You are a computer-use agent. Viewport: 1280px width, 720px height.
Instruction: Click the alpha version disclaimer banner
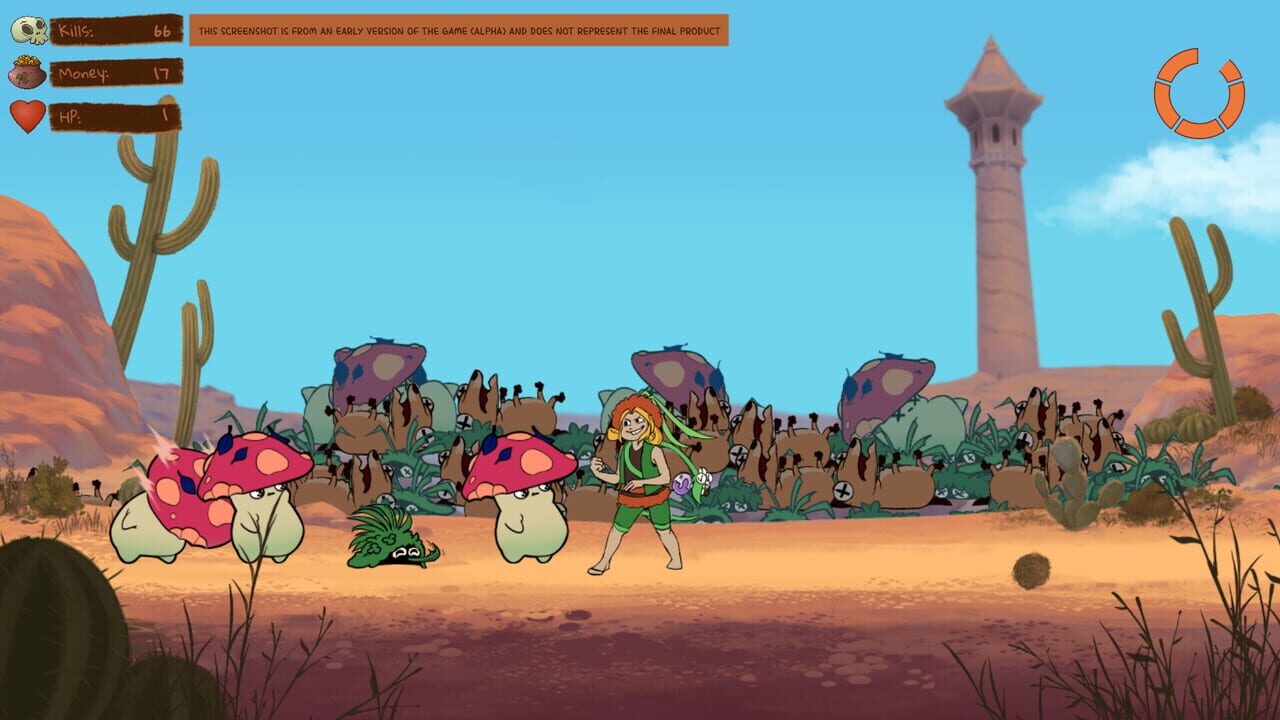click(x=460, y=30)
